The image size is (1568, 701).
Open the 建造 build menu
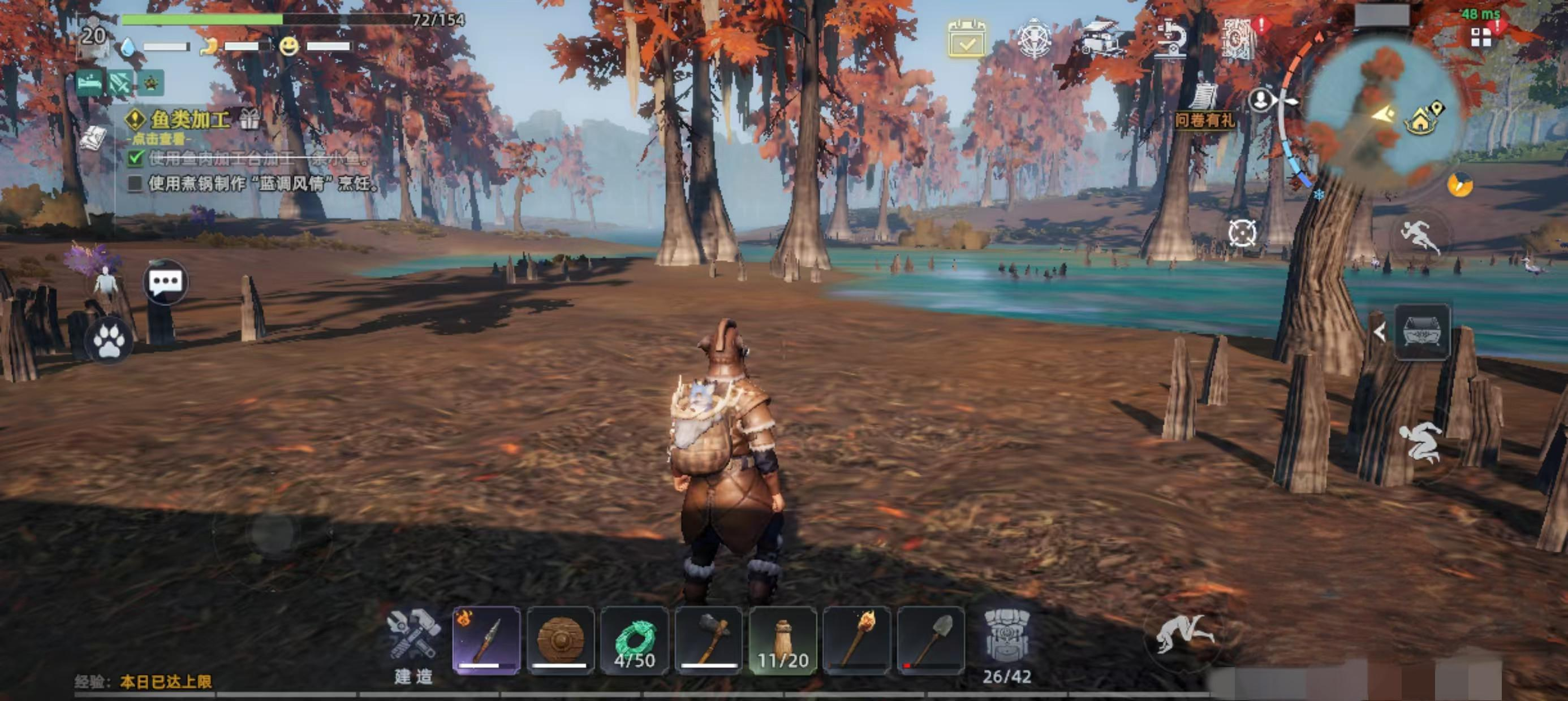pyautogui.click(x=413, y=644)
